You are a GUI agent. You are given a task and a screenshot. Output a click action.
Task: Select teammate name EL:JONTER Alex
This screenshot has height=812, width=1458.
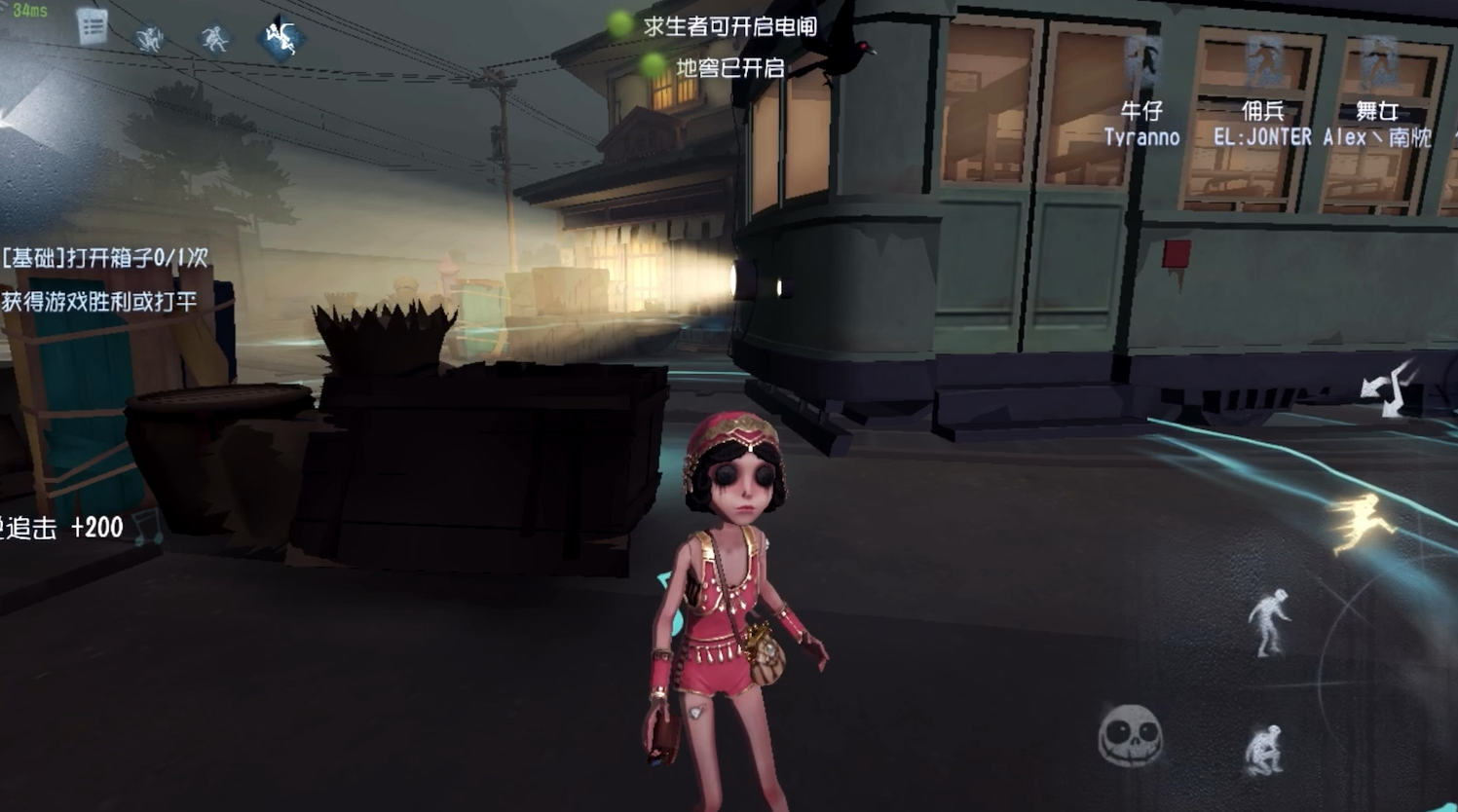pyautogui.click(x=1266, y=137)
